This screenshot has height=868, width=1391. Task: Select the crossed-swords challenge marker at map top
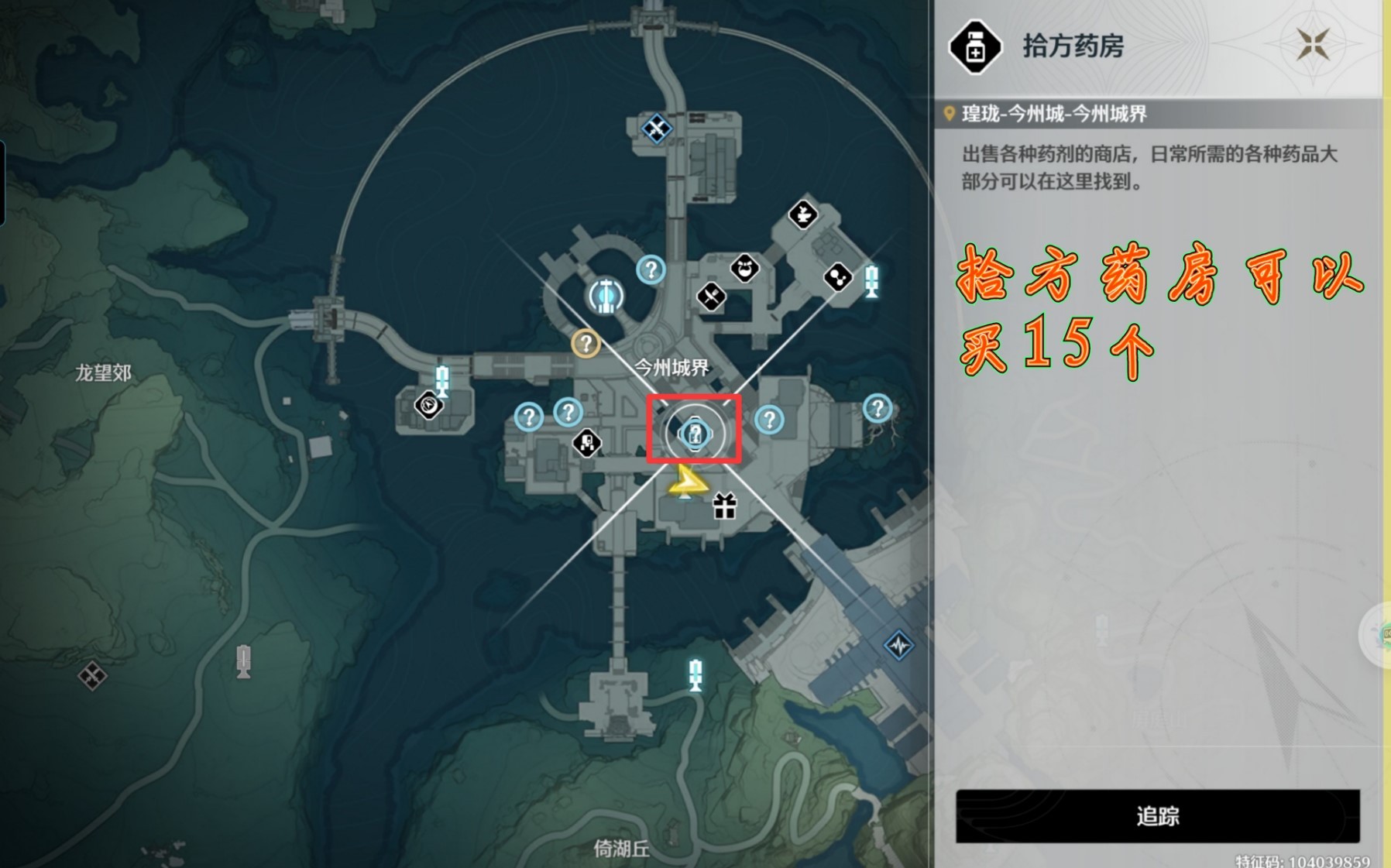click(658, 130)
